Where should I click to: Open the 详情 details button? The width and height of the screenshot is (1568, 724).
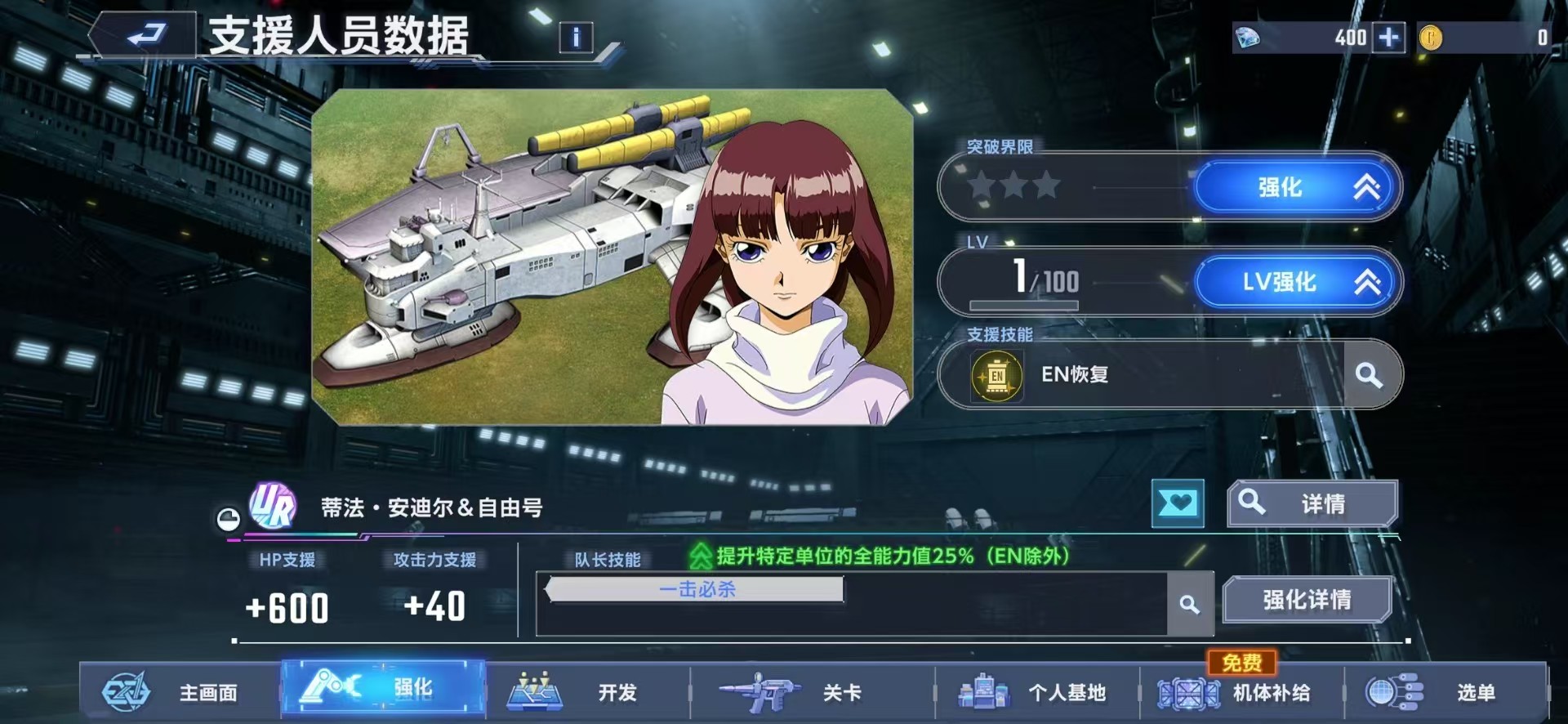click(1312, 503)
